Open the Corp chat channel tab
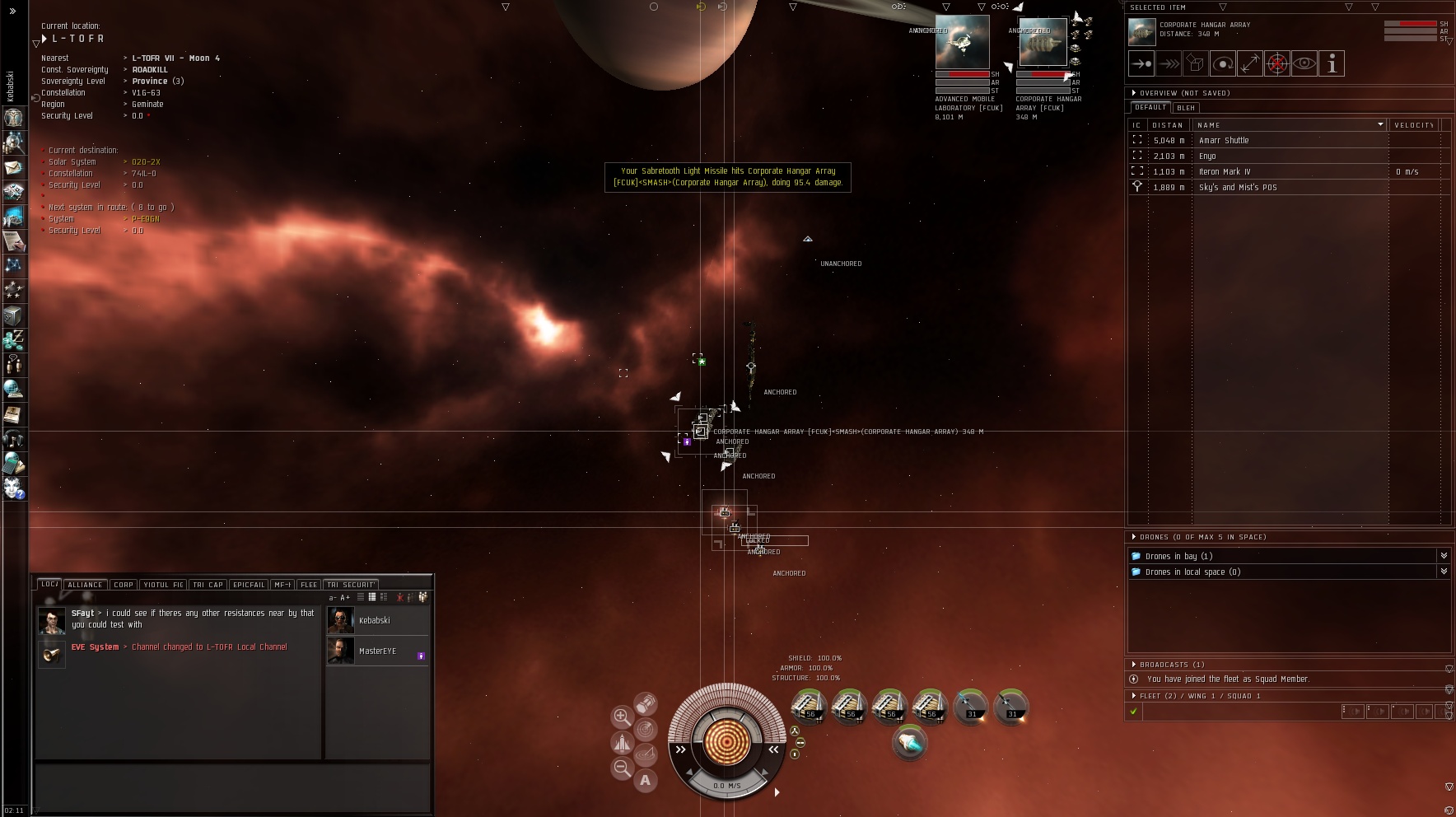The width and height of the screenshot is (1456, 817). pos(124,585)
